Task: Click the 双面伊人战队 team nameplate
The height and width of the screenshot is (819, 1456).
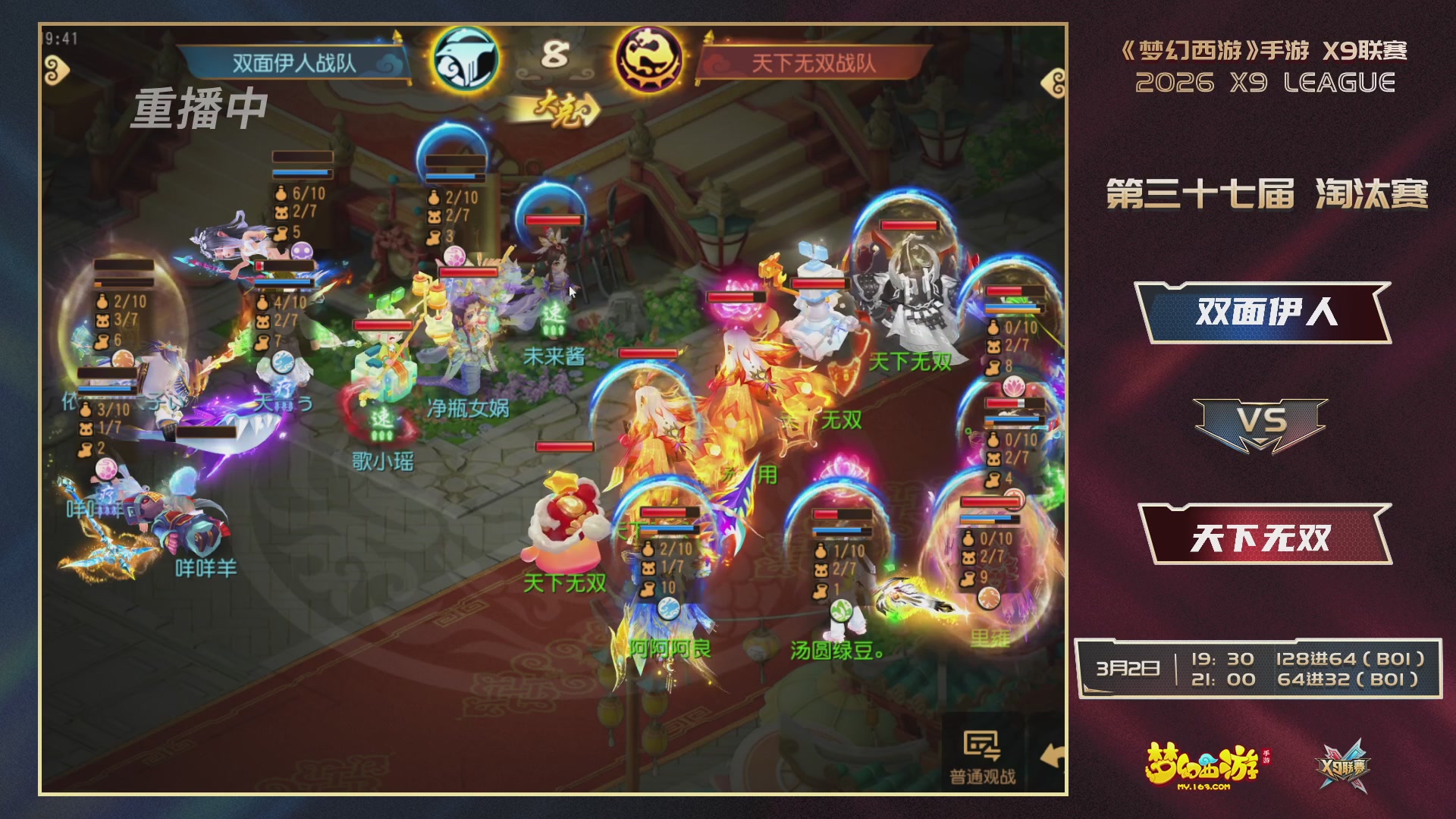Action: click(x=296, y=64)
